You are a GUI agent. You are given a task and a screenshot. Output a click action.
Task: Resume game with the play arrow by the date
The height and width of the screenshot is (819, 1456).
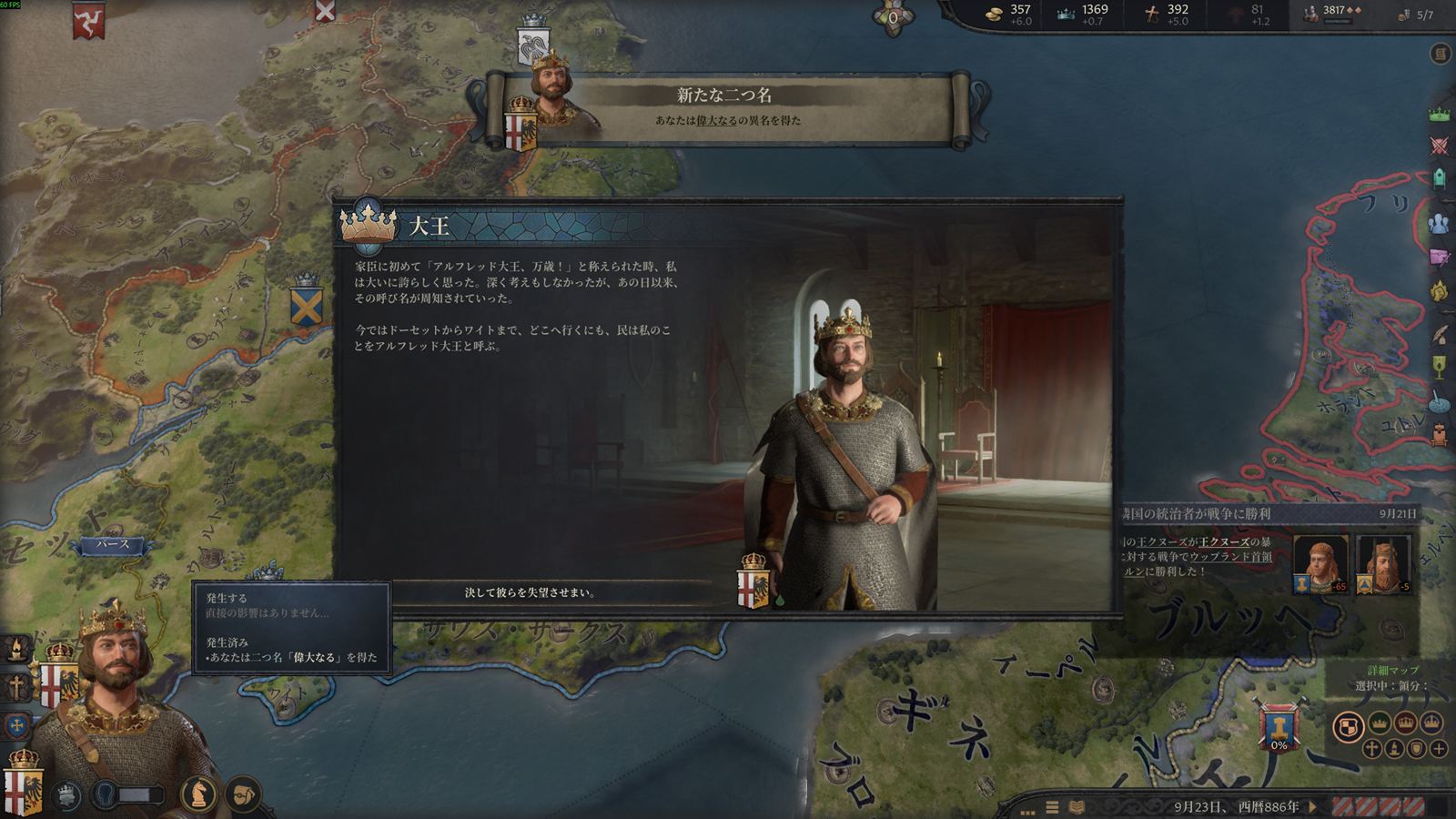coord(1313,806)
